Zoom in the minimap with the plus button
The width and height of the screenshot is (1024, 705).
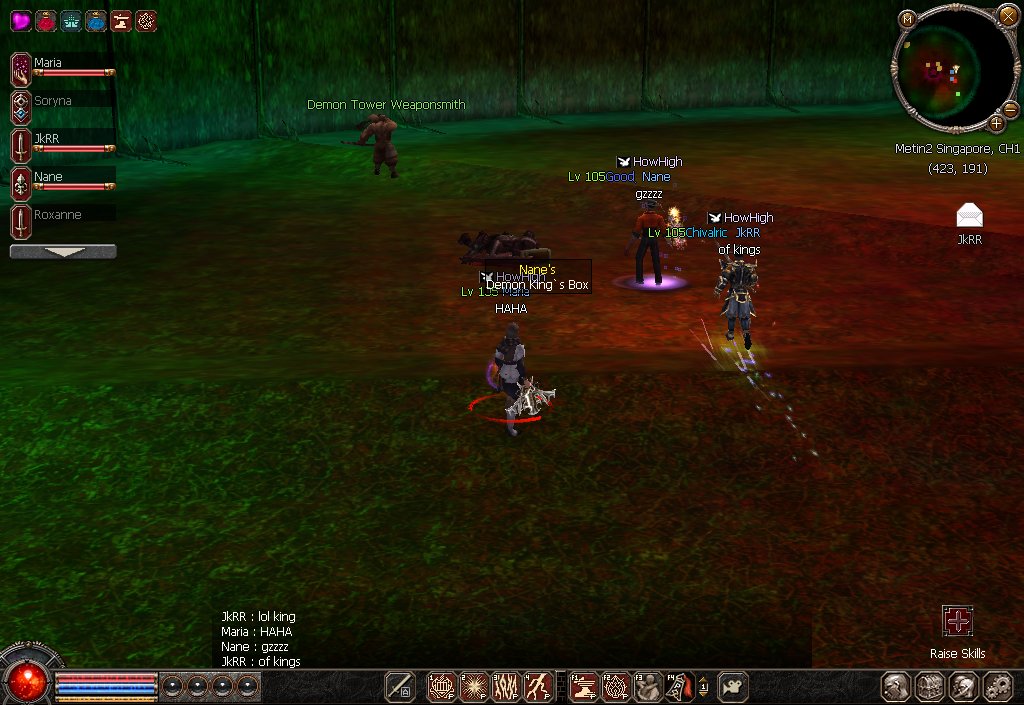click(996, 123)
